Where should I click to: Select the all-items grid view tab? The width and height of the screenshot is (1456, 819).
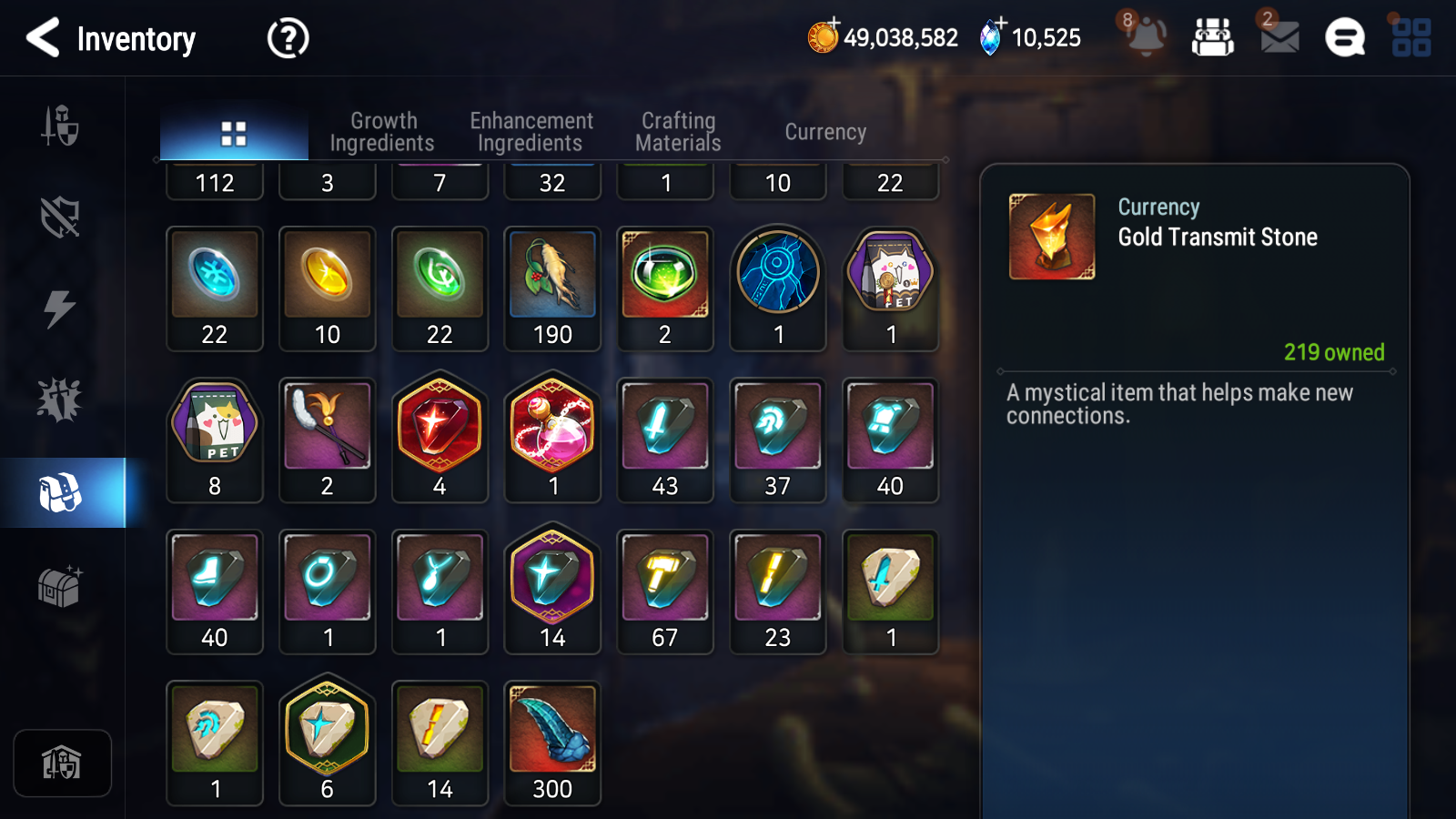pyautogui.click(x=234, y=130)
